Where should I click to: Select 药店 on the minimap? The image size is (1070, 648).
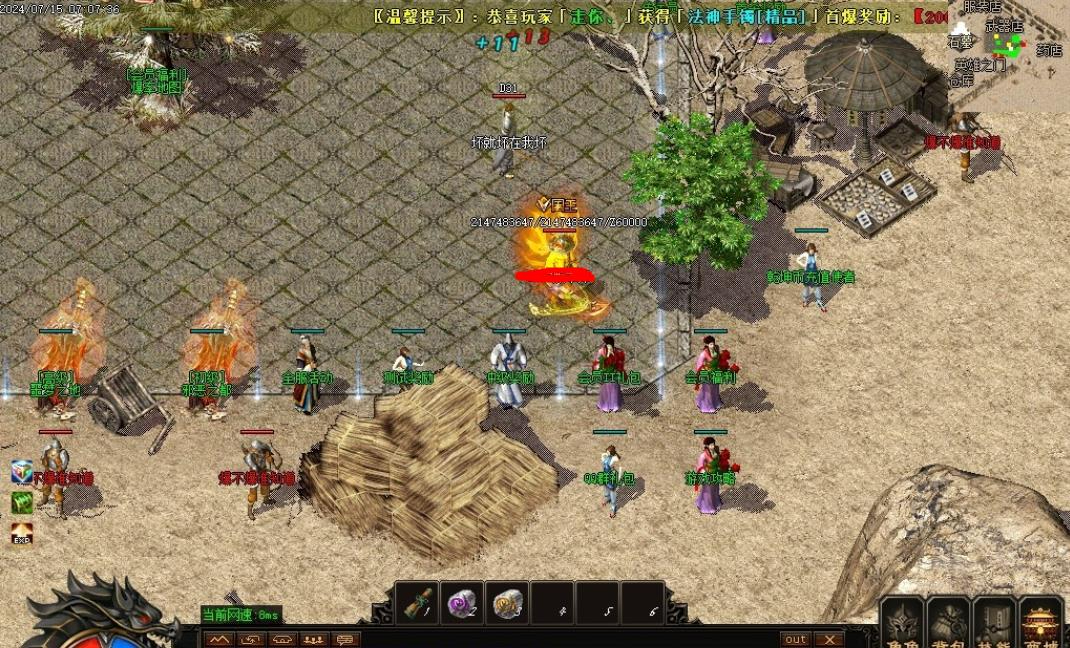coord(1048,49)
